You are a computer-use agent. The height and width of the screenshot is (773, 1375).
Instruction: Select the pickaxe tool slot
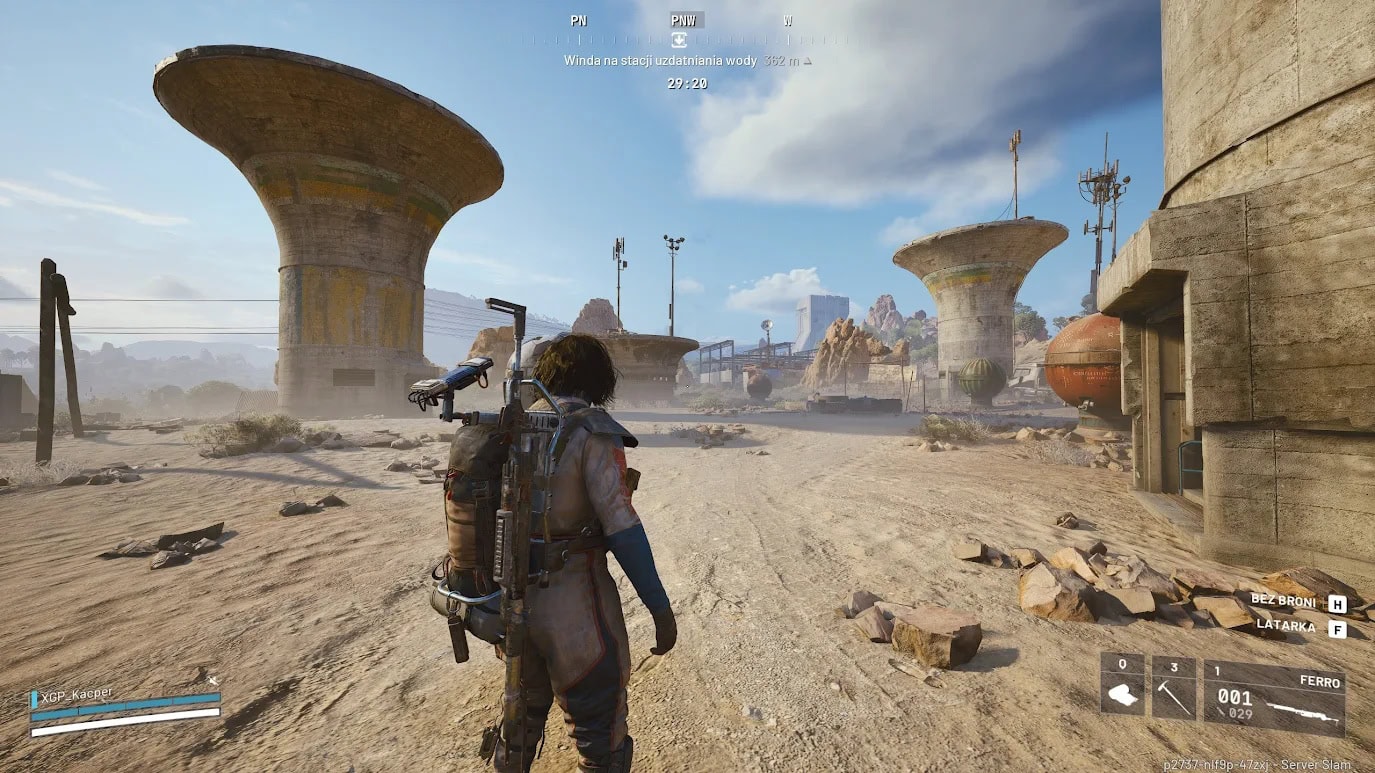tap(1173, 686)
